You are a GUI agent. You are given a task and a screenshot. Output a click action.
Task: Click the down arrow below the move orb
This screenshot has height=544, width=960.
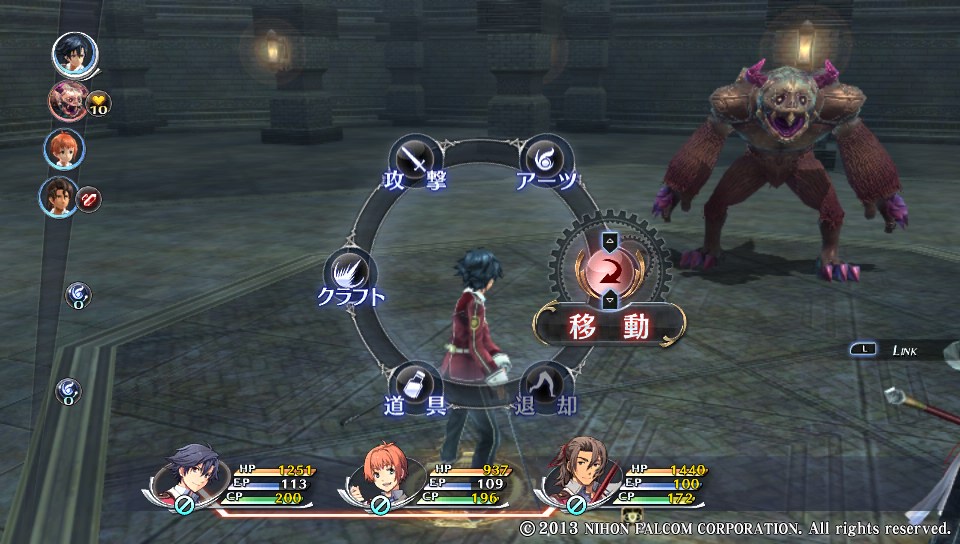pyautogui.click(x=609, y=300)
